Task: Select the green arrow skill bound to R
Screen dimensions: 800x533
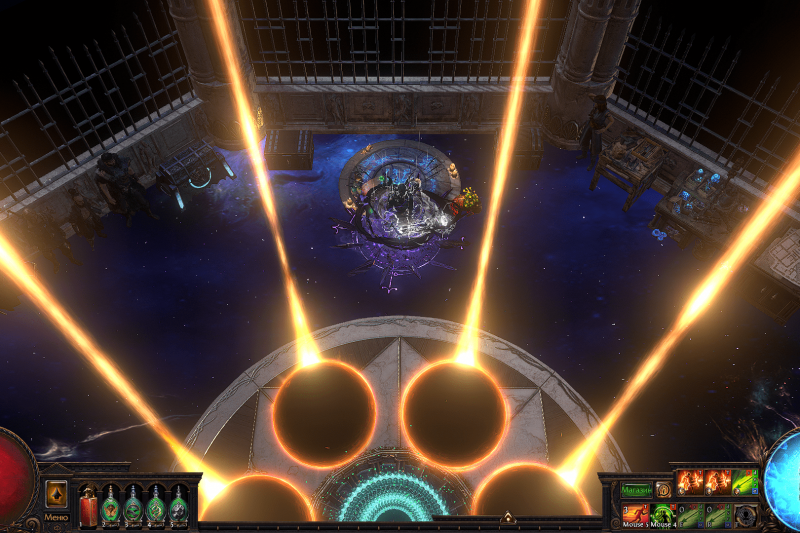Action: tap(718, 514)
